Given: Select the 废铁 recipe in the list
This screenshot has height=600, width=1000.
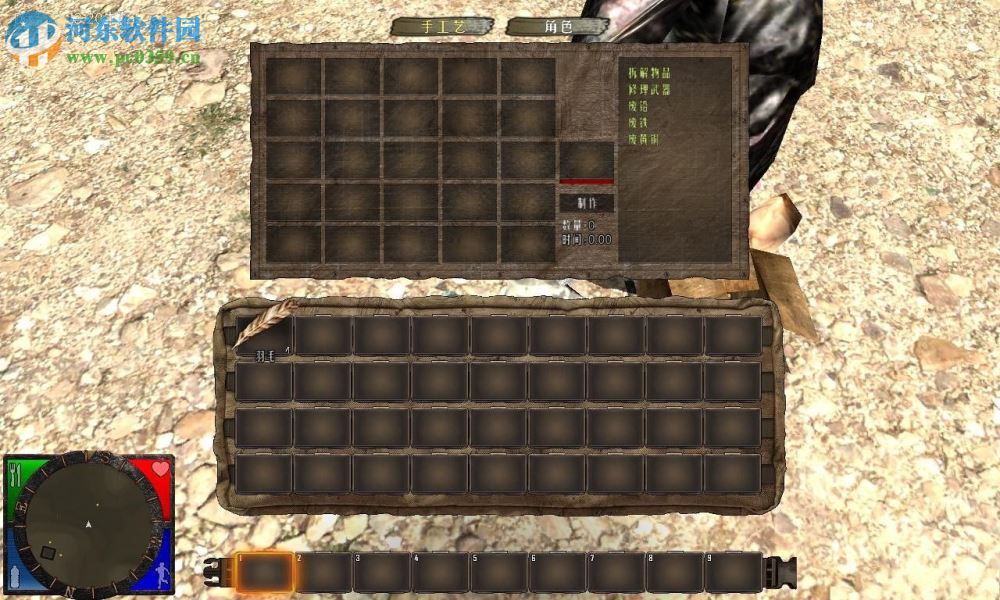Looking at the screenshot, I should [638, 123].
